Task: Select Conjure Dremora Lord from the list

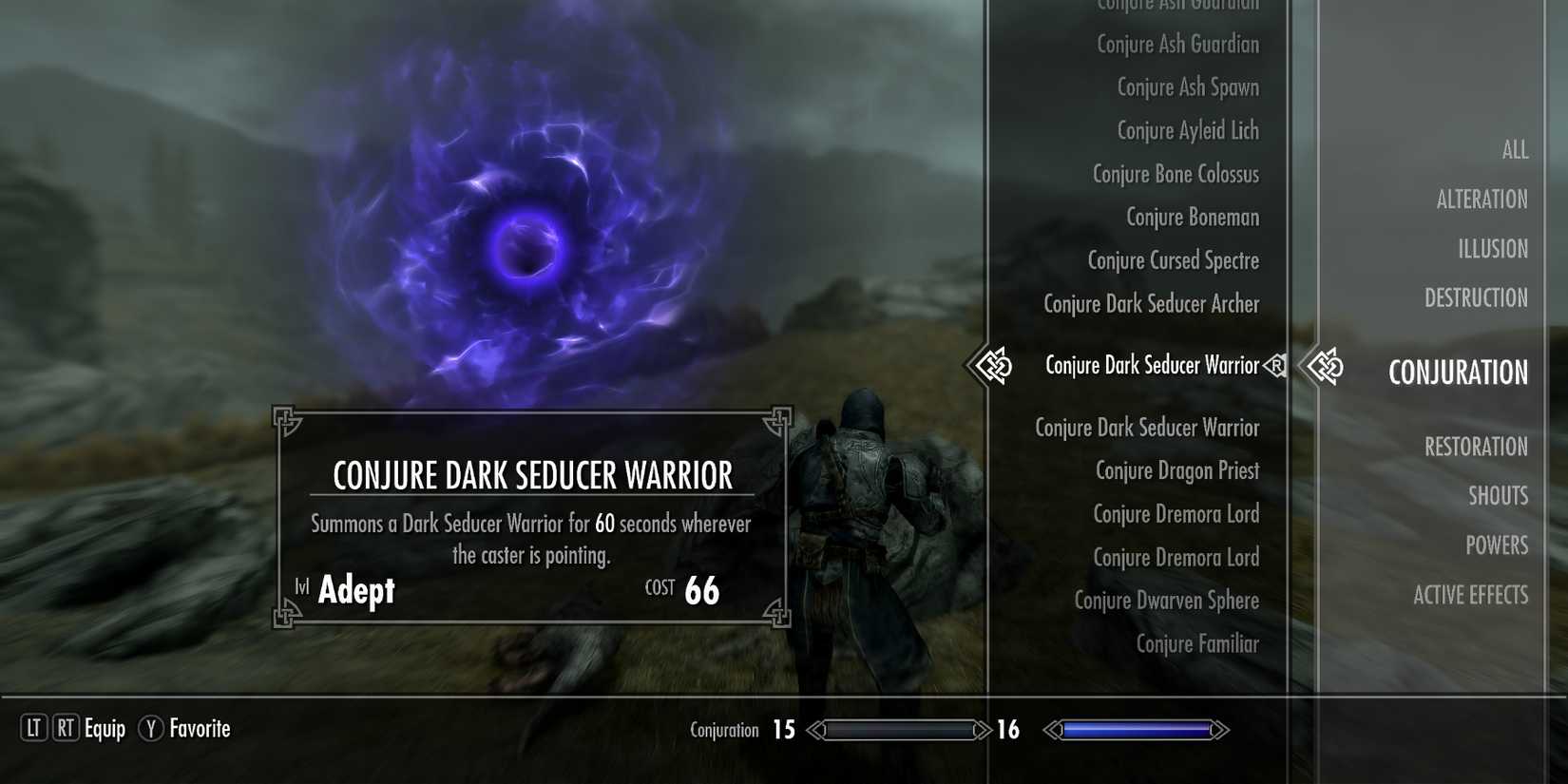Action: pos(1176,514)
